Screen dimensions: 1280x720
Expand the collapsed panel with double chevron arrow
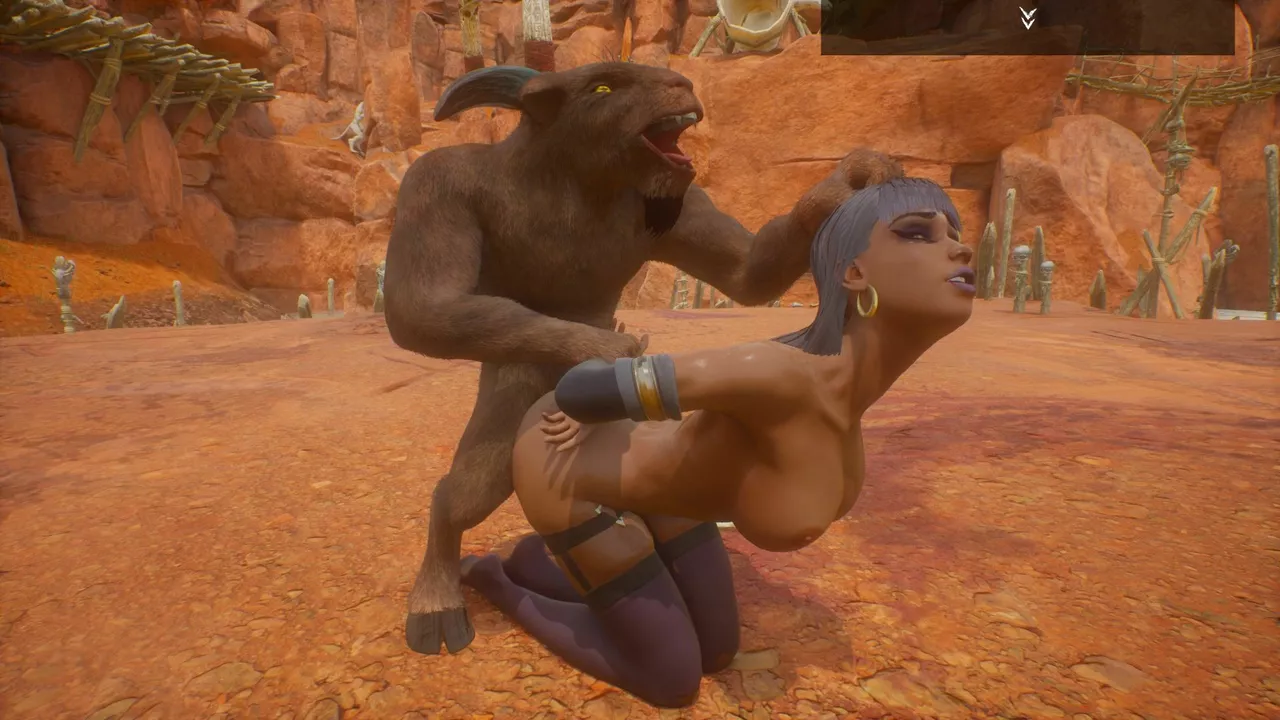[1027, 18]
